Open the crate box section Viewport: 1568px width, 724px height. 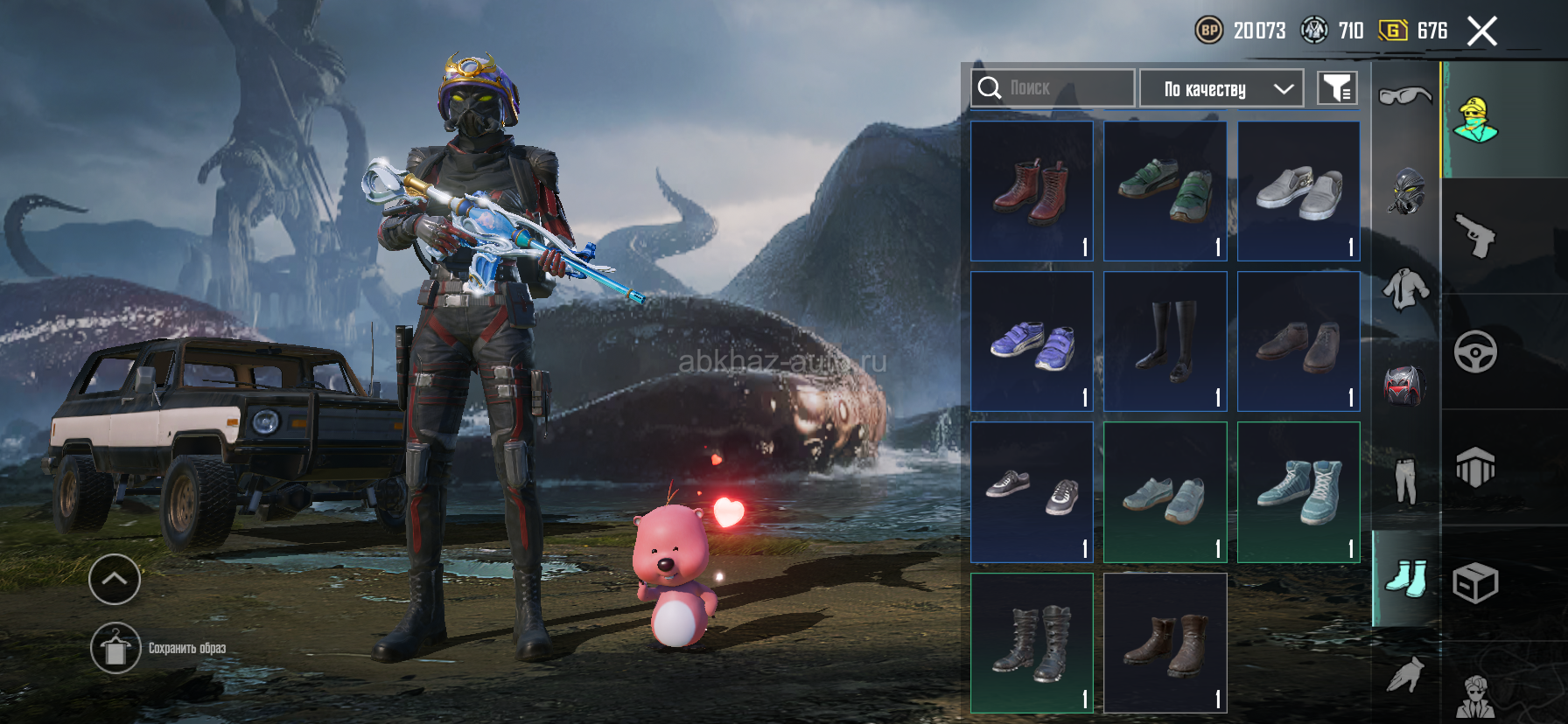pyautogui.click(x=1475, y=583)
